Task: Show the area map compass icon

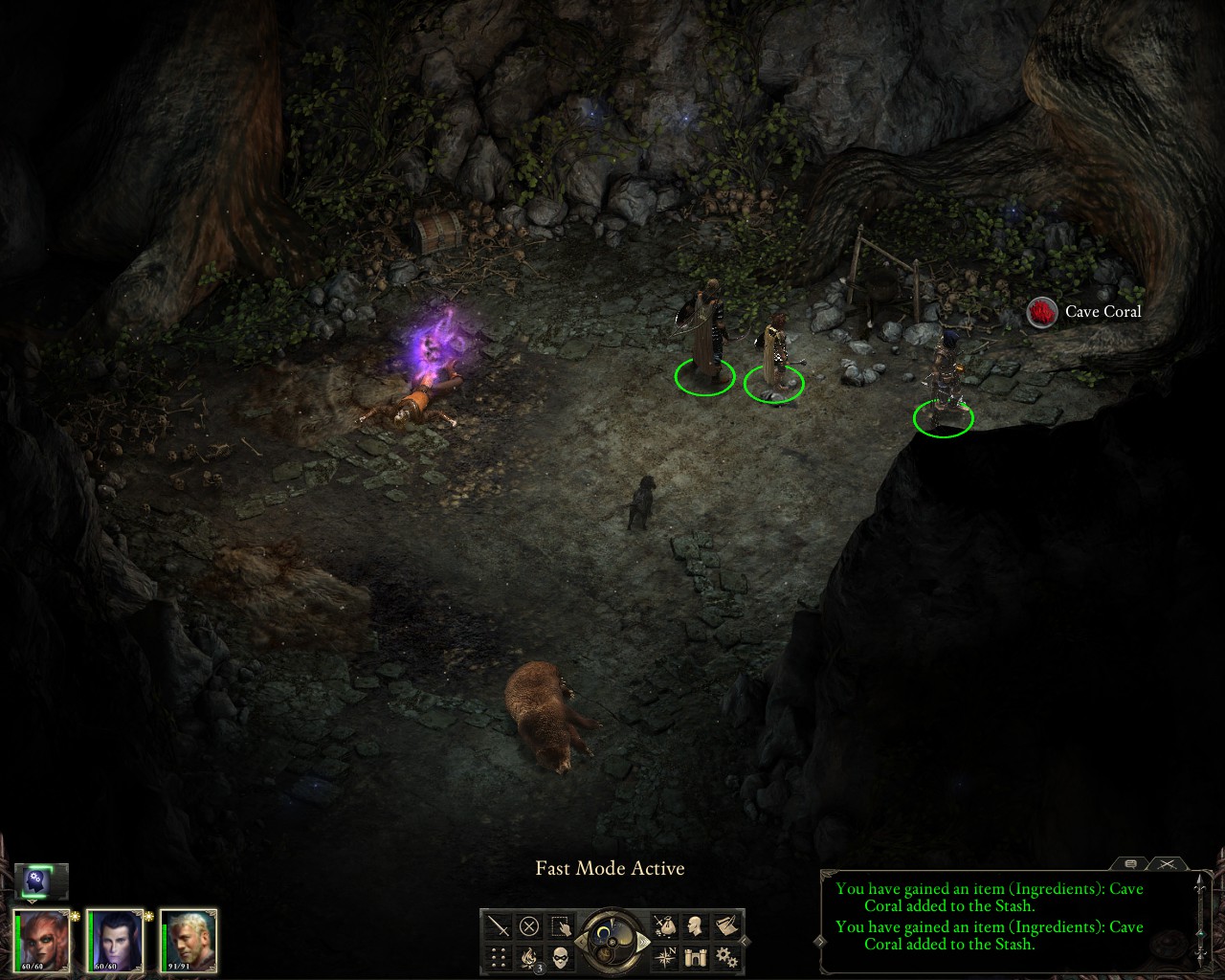Action: (664, 956)
